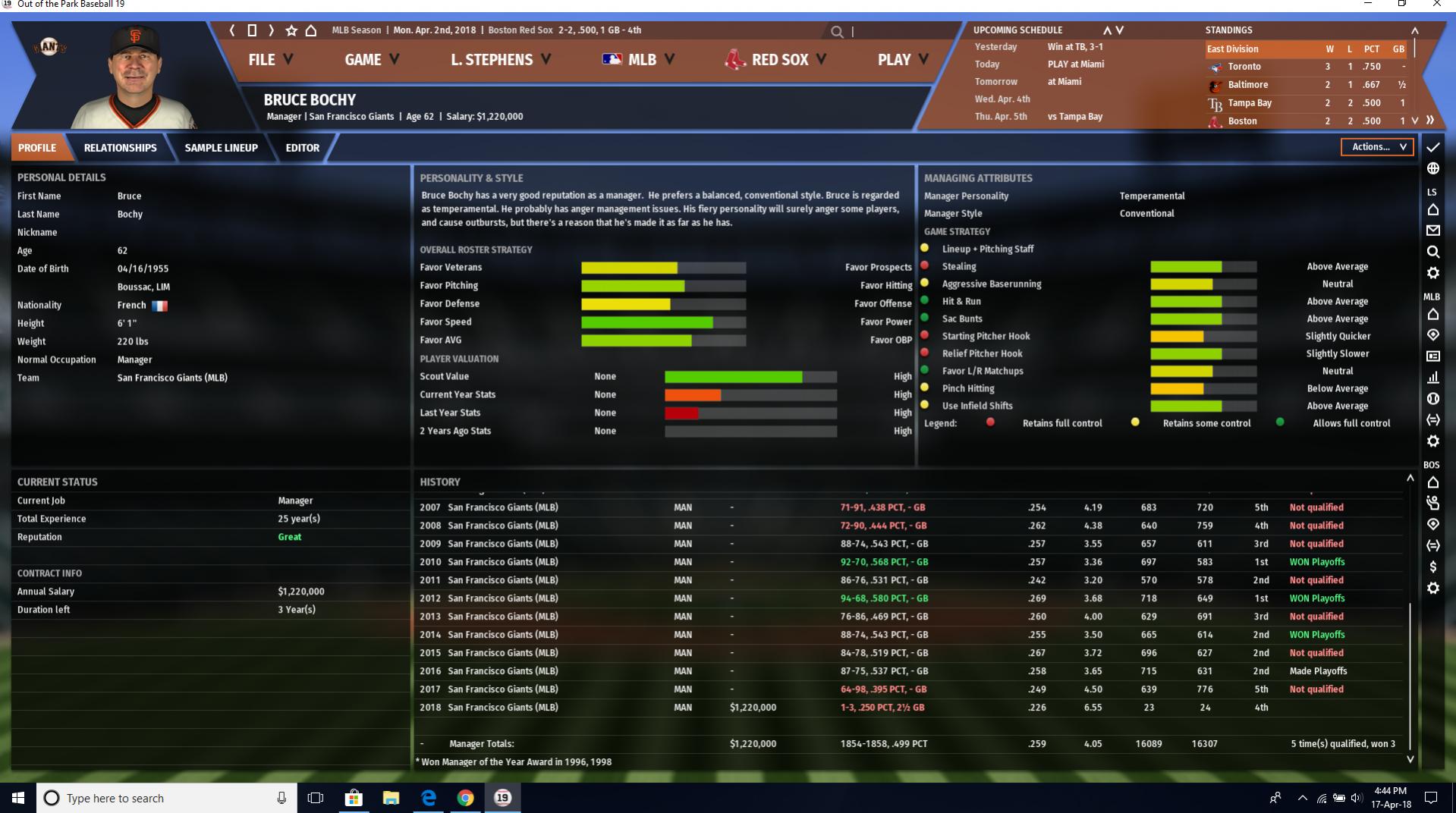Open the RED SOX team menu
The image size is (1456, 813).
click(775, 60)
